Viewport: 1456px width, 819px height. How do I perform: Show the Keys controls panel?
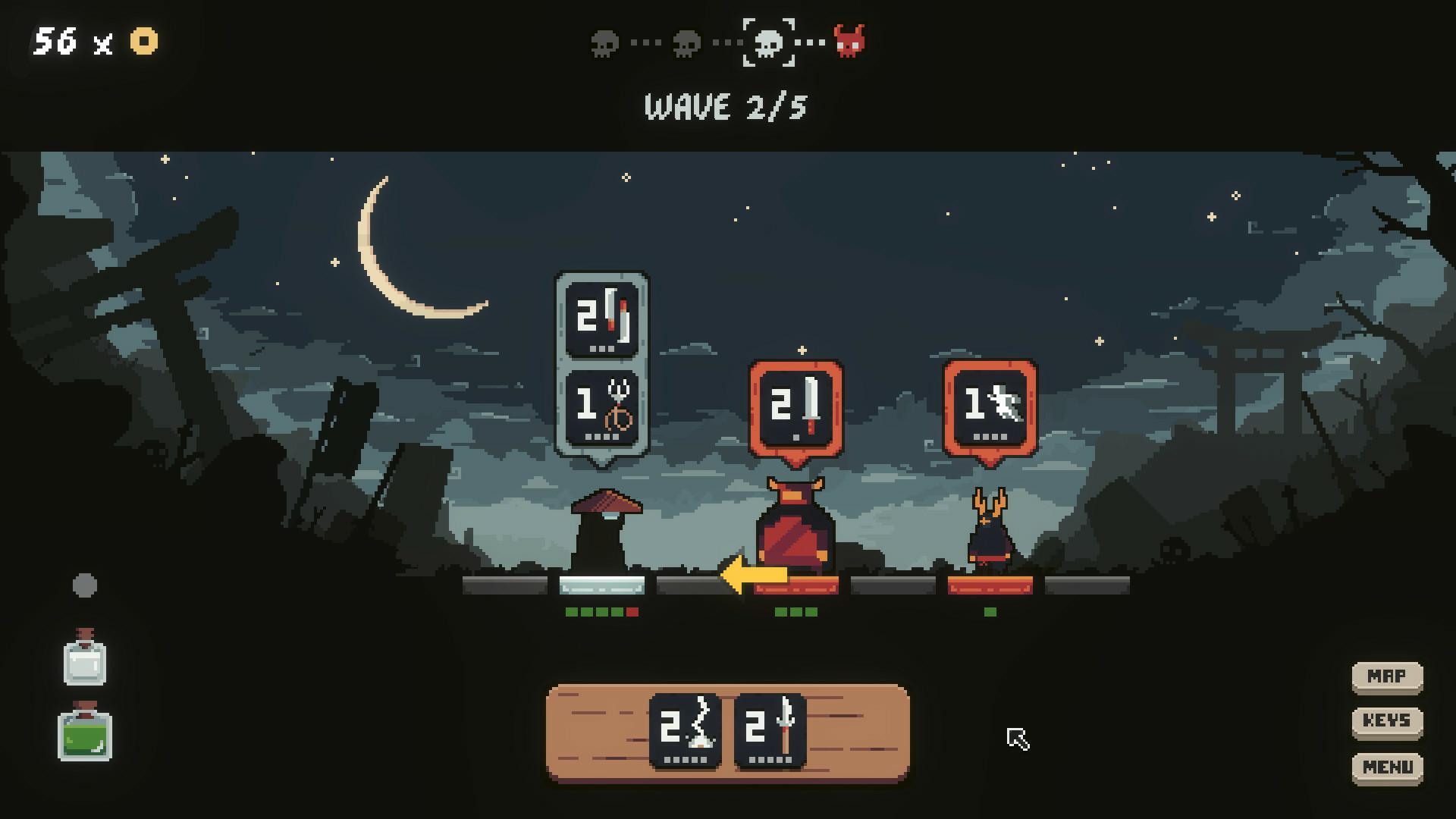pyautogui.click(x=1387, y=721)
